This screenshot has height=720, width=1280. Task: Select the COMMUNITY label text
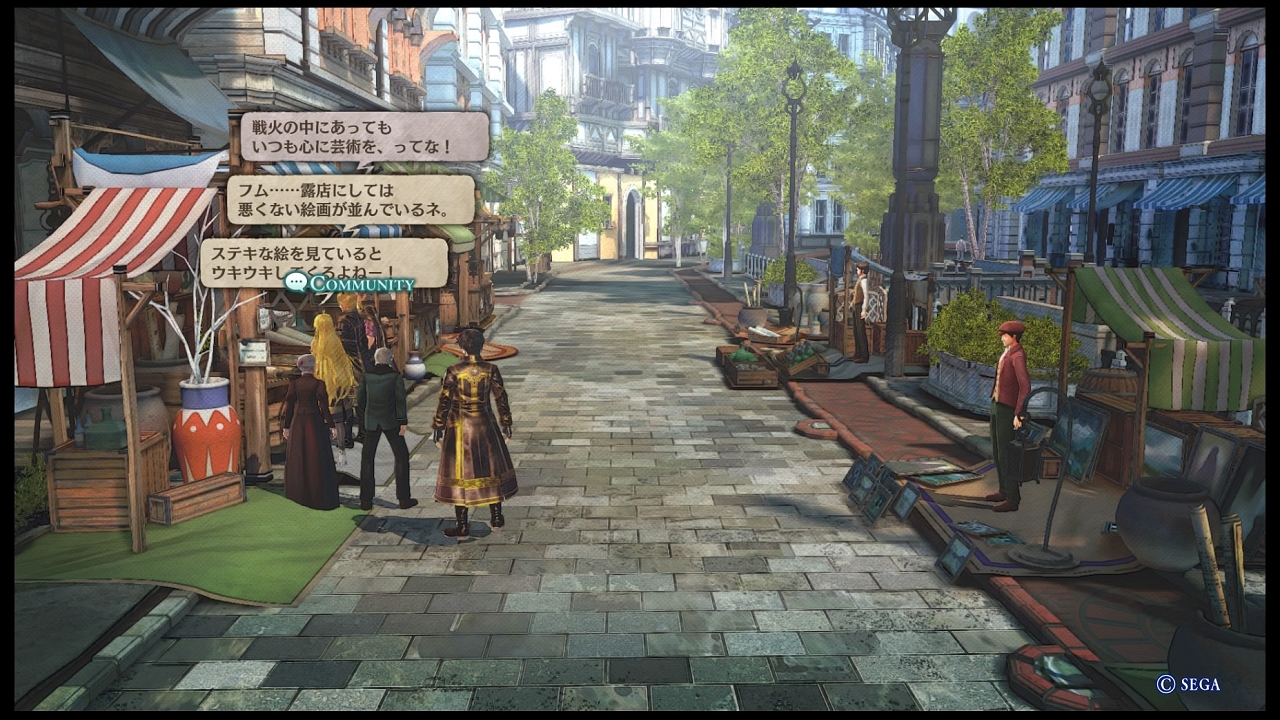click(x=361, y=284)
